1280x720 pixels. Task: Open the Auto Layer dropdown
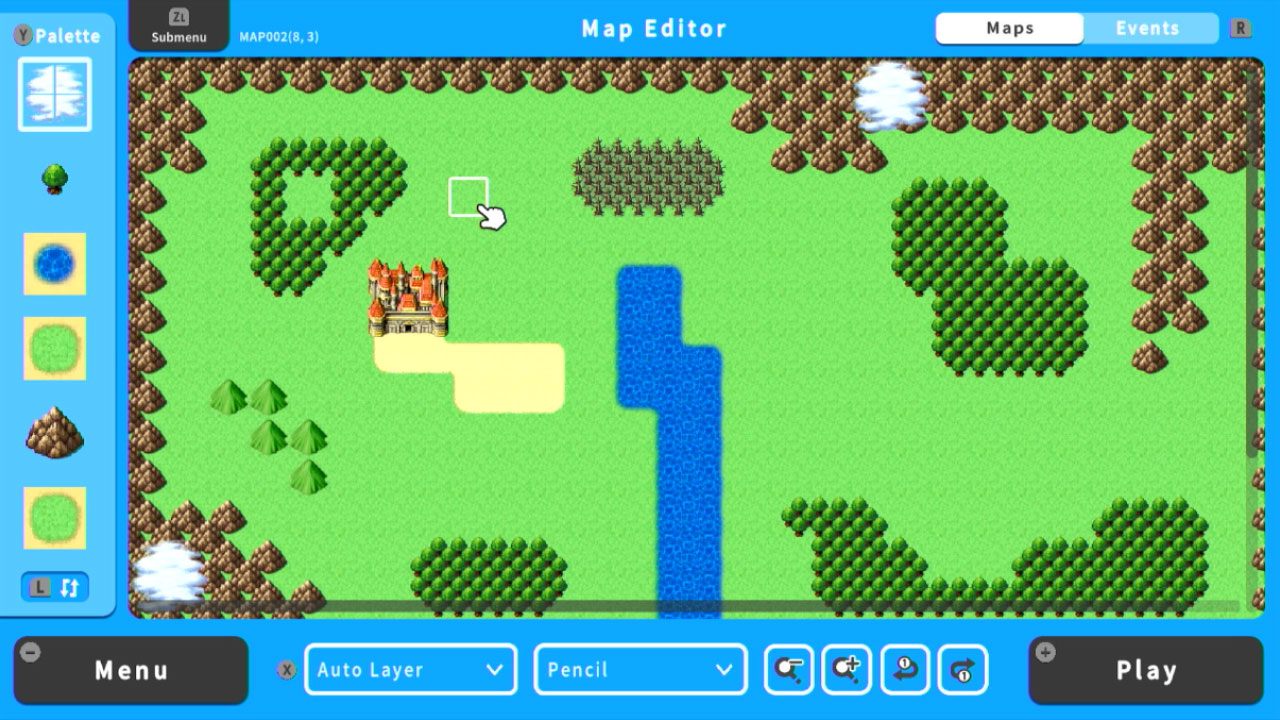(410, 670)
